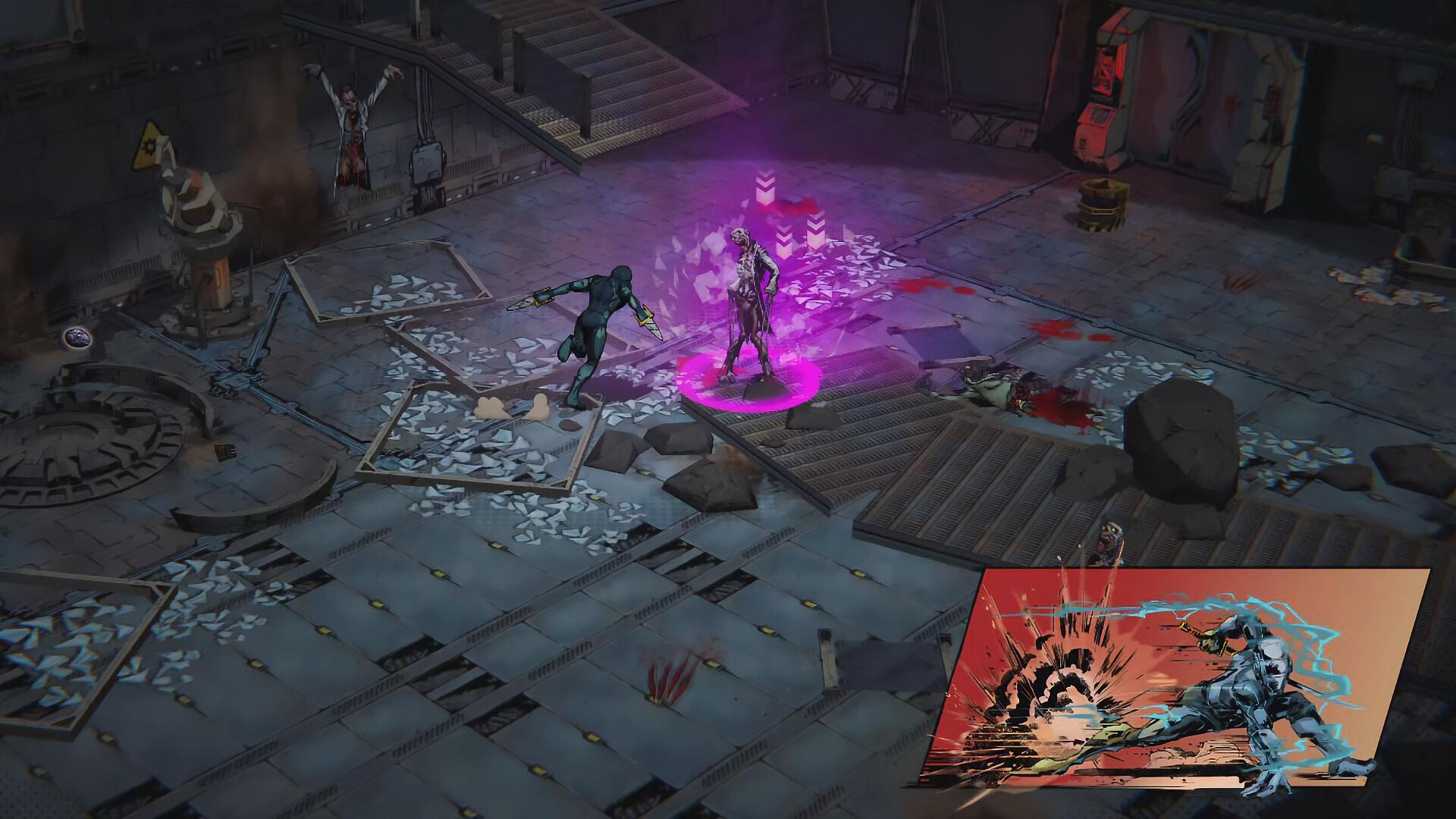Click the chevron arrow markers above the enemy

[766, 197]
